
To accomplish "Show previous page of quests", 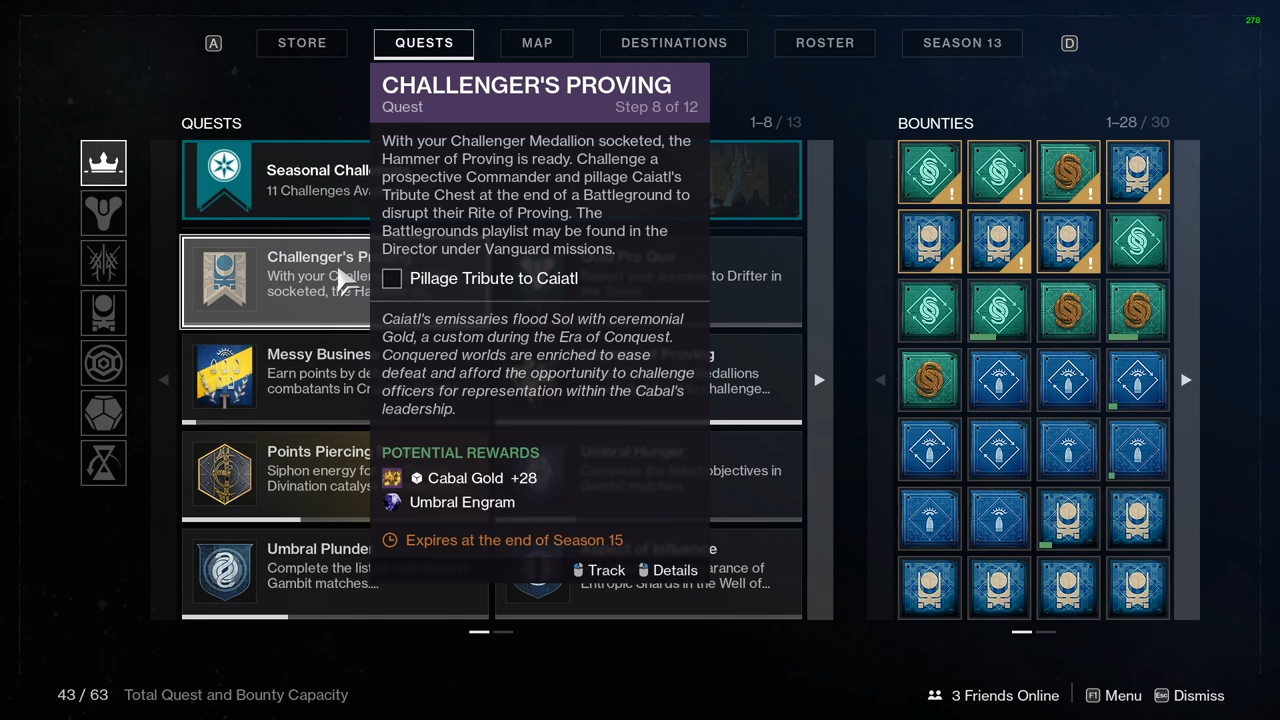I will pos(164,380).
